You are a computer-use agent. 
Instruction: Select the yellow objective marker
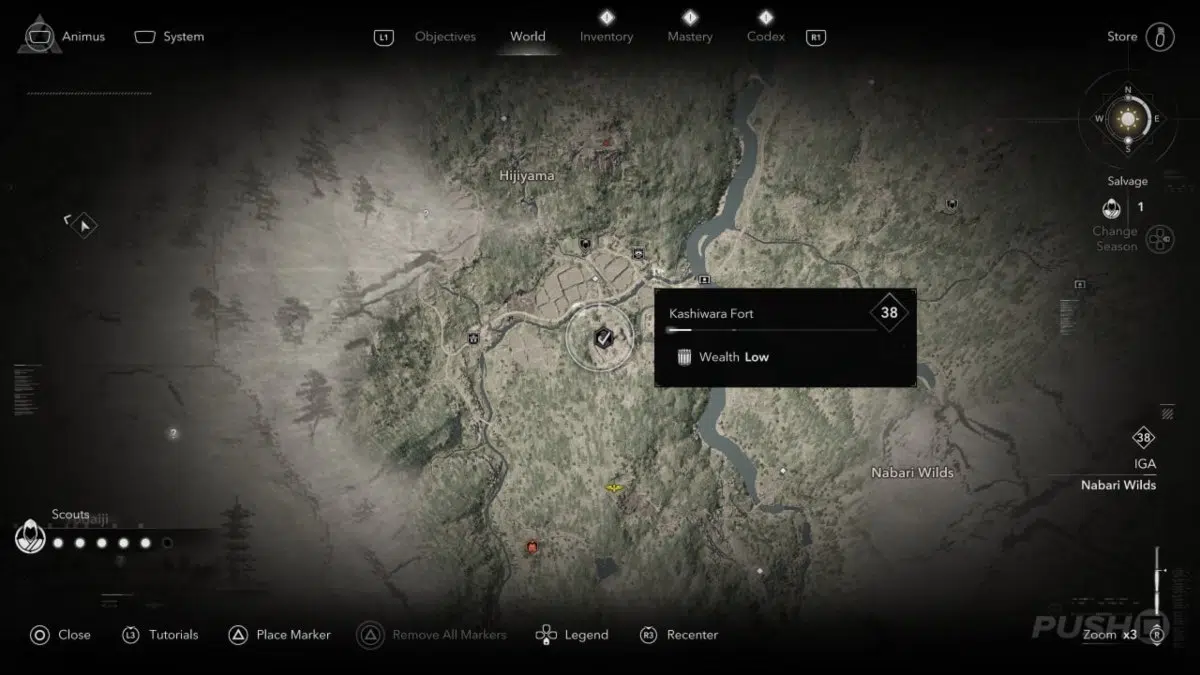click(x=613, y=487)
